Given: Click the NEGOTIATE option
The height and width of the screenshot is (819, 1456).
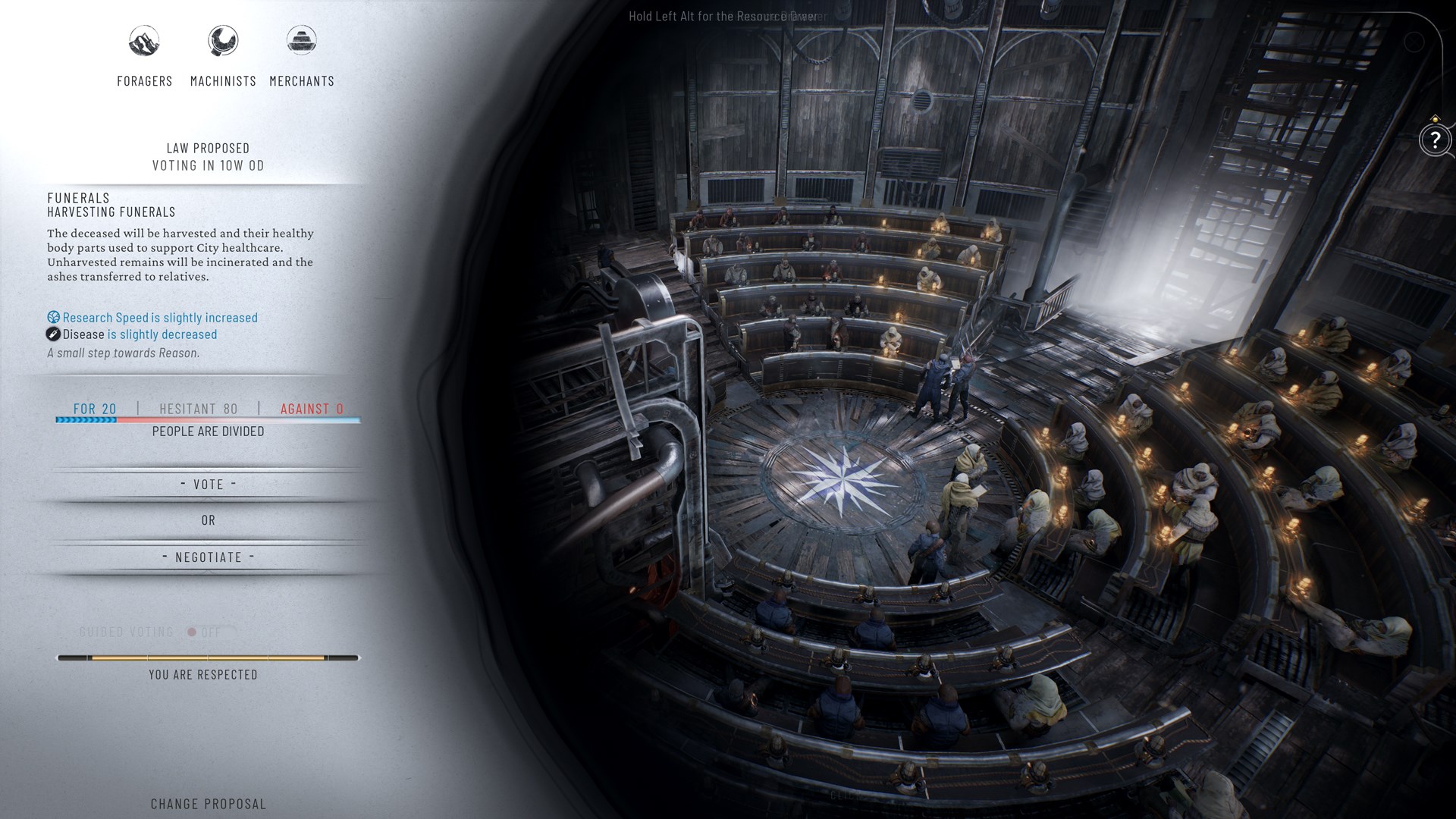Looking at the screenshot, I should (209, 557).
